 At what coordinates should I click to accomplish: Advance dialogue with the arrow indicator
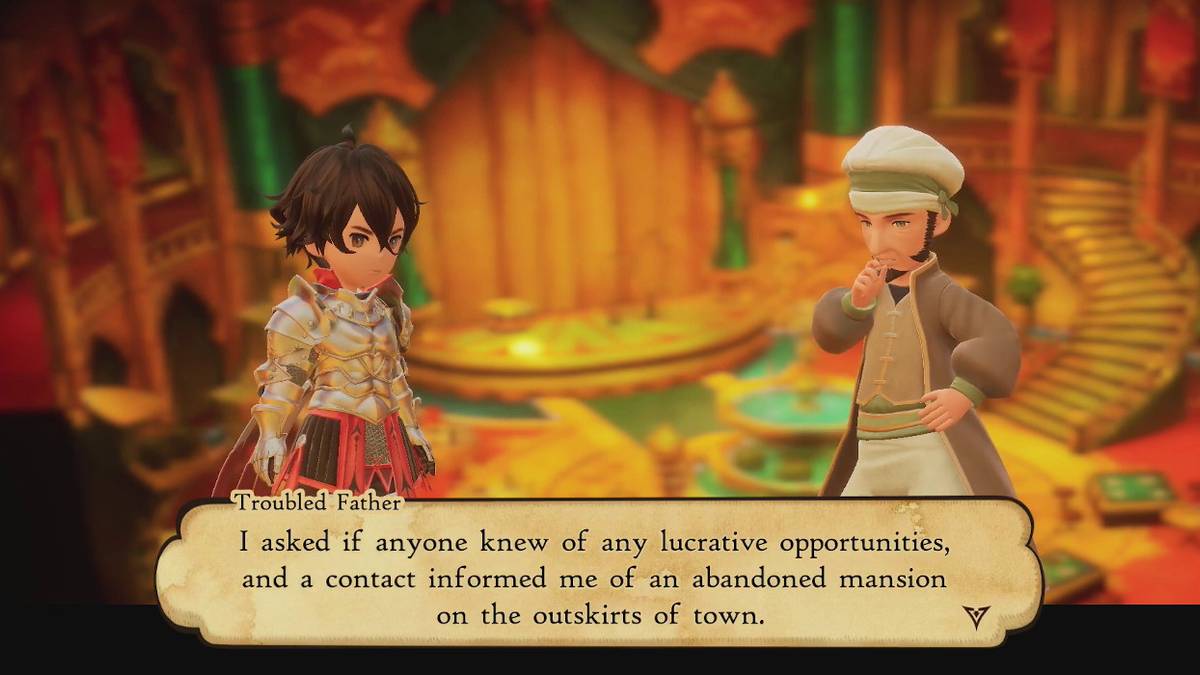point(977,617)
